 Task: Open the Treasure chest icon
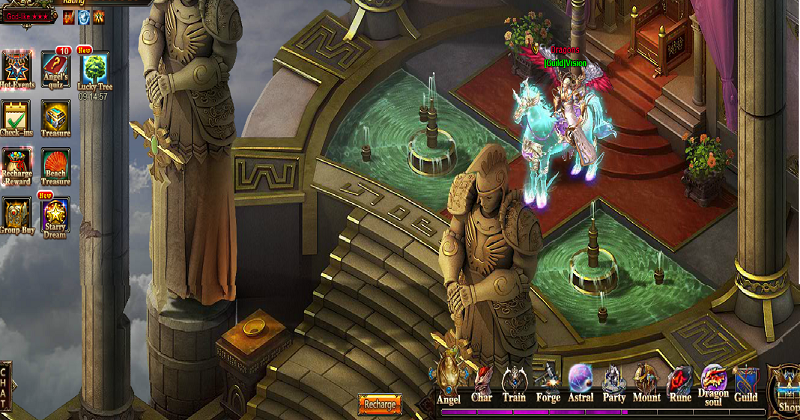coord(56,116)
